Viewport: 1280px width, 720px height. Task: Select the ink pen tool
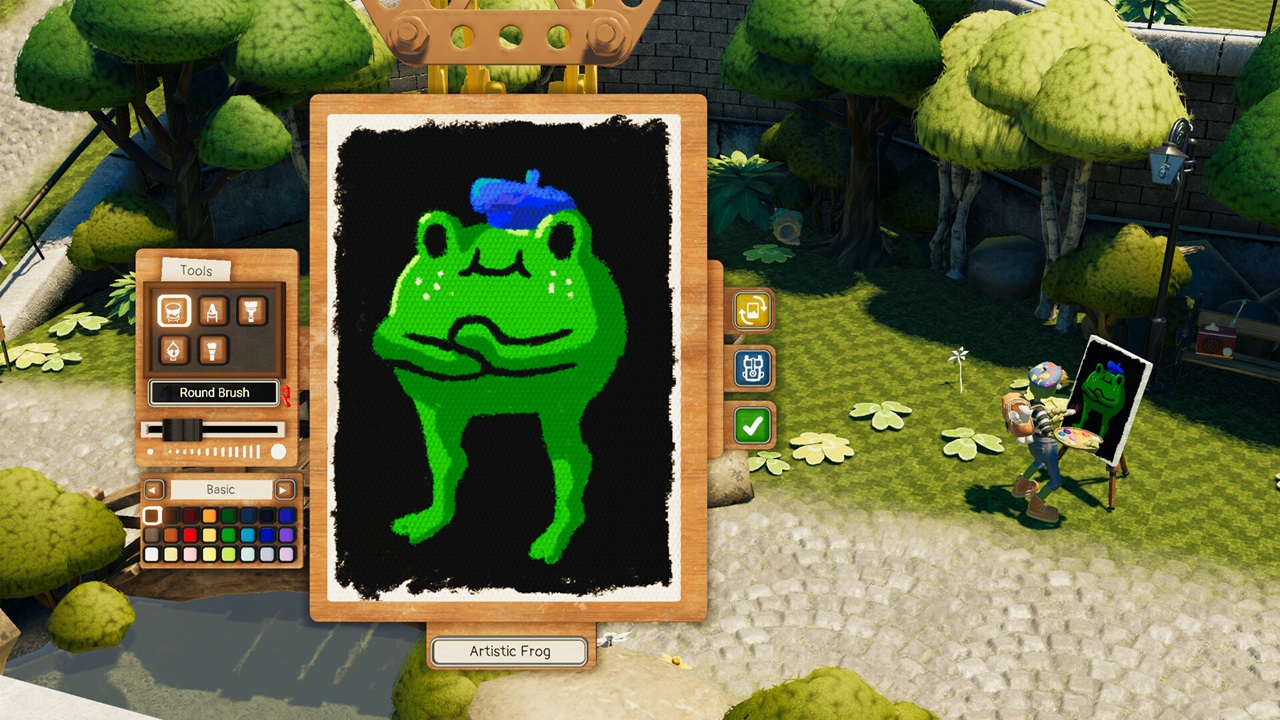pos(175,349)
